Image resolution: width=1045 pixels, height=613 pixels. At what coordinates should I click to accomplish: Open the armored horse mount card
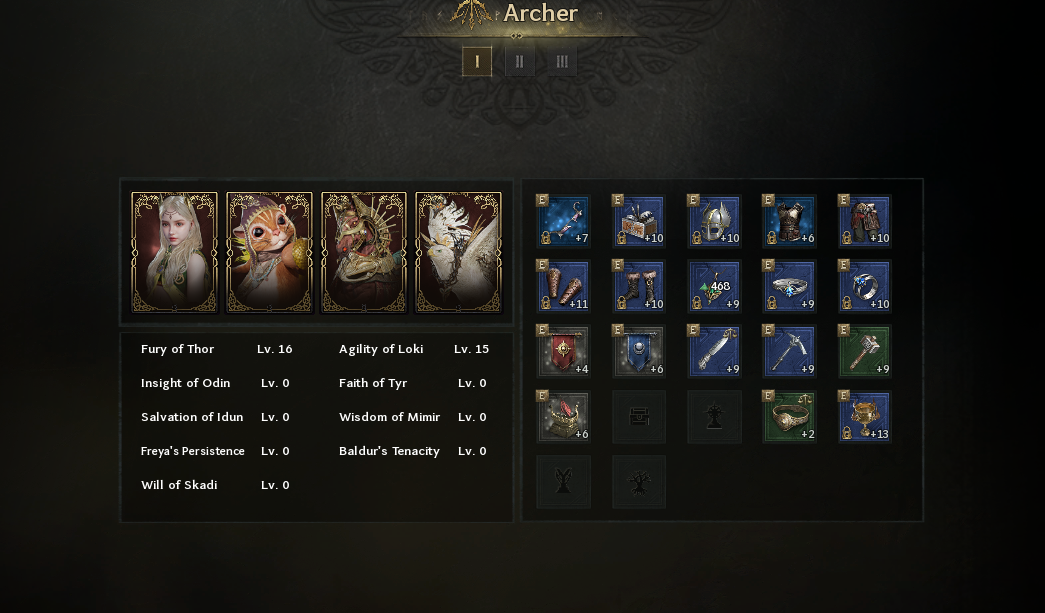(x=364, y=253)
